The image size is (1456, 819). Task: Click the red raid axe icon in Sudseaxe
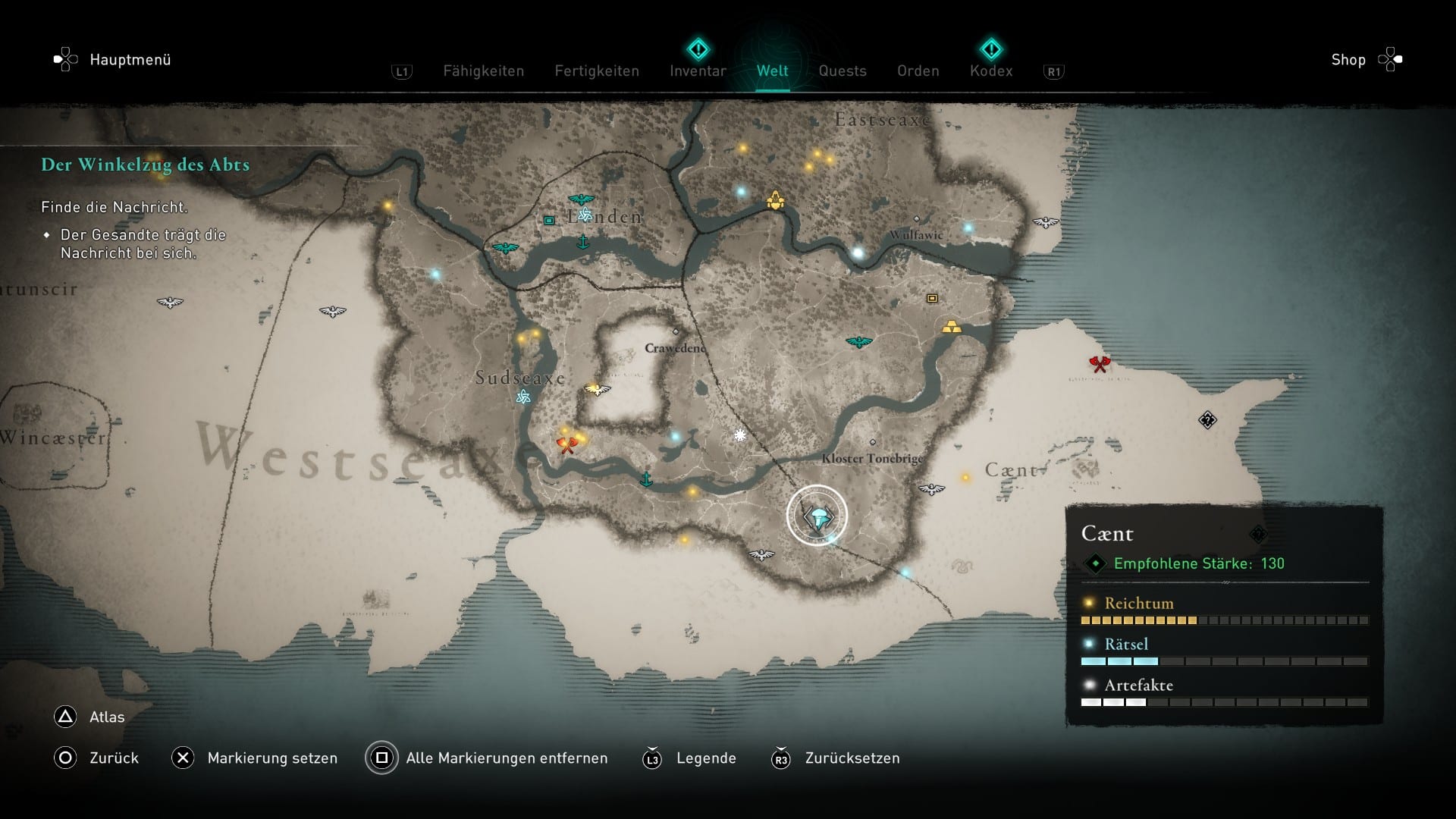(567, 447)
